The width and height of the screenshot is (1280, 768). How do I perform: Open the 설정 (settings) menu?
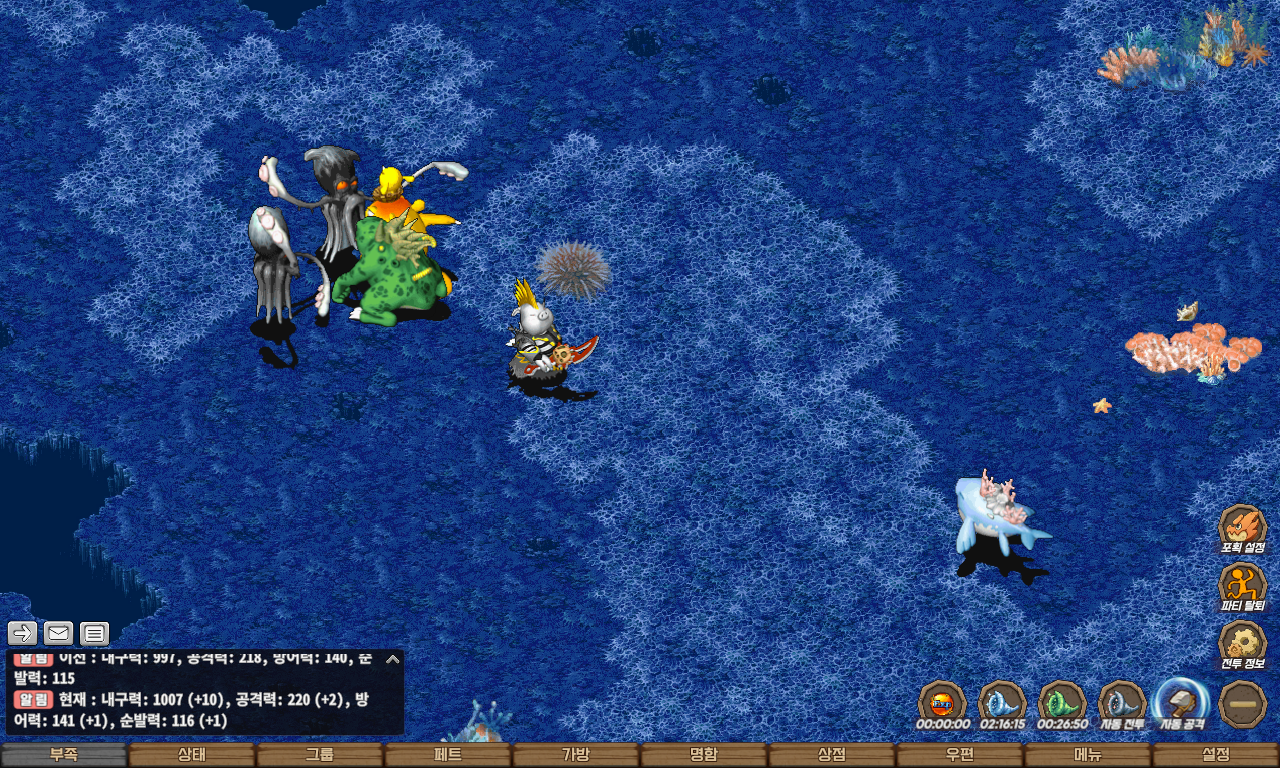pyautogui.click(x=1216, y=755)
